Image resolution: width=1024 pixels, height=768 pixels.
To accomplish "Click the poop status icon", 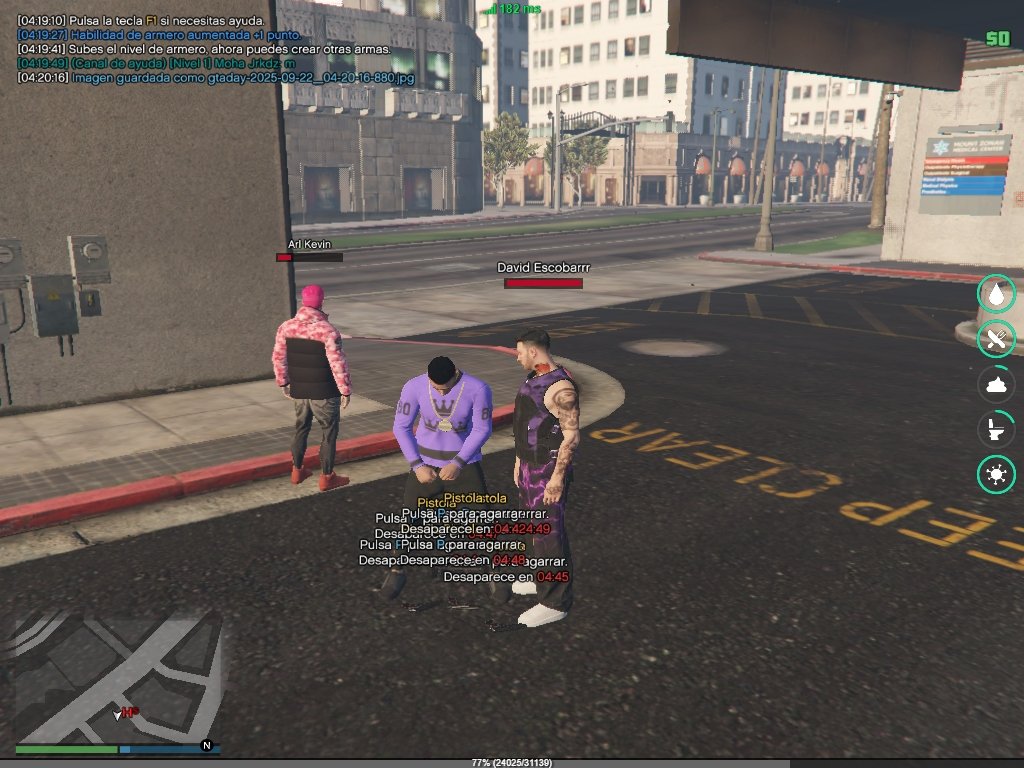I will point(996,385).
